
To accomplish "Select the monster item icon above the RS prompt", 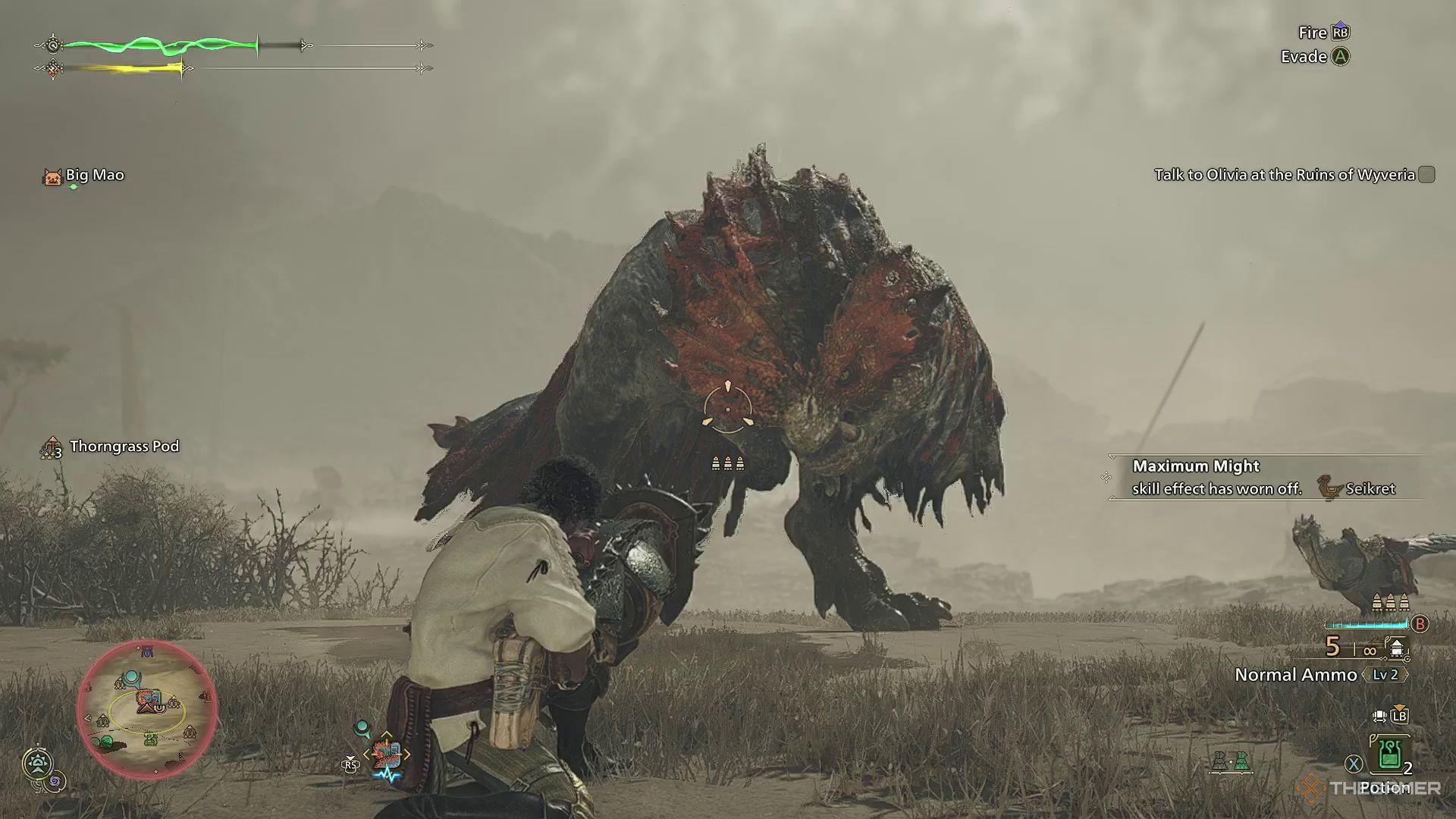I will 387,753.
